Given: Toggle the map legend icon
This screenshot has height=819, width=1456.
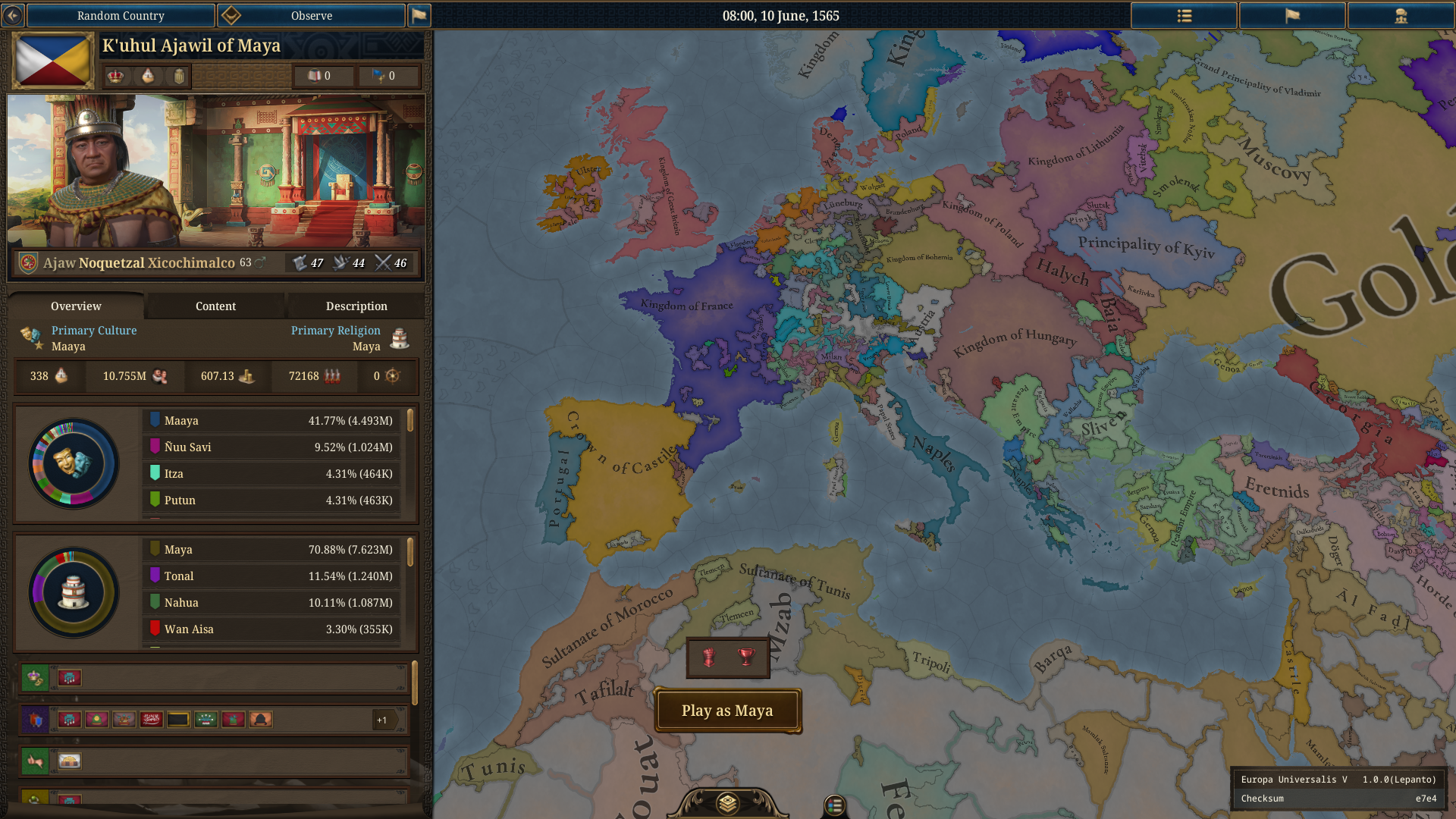Looking at the screenshot, I should click(834, 805).
